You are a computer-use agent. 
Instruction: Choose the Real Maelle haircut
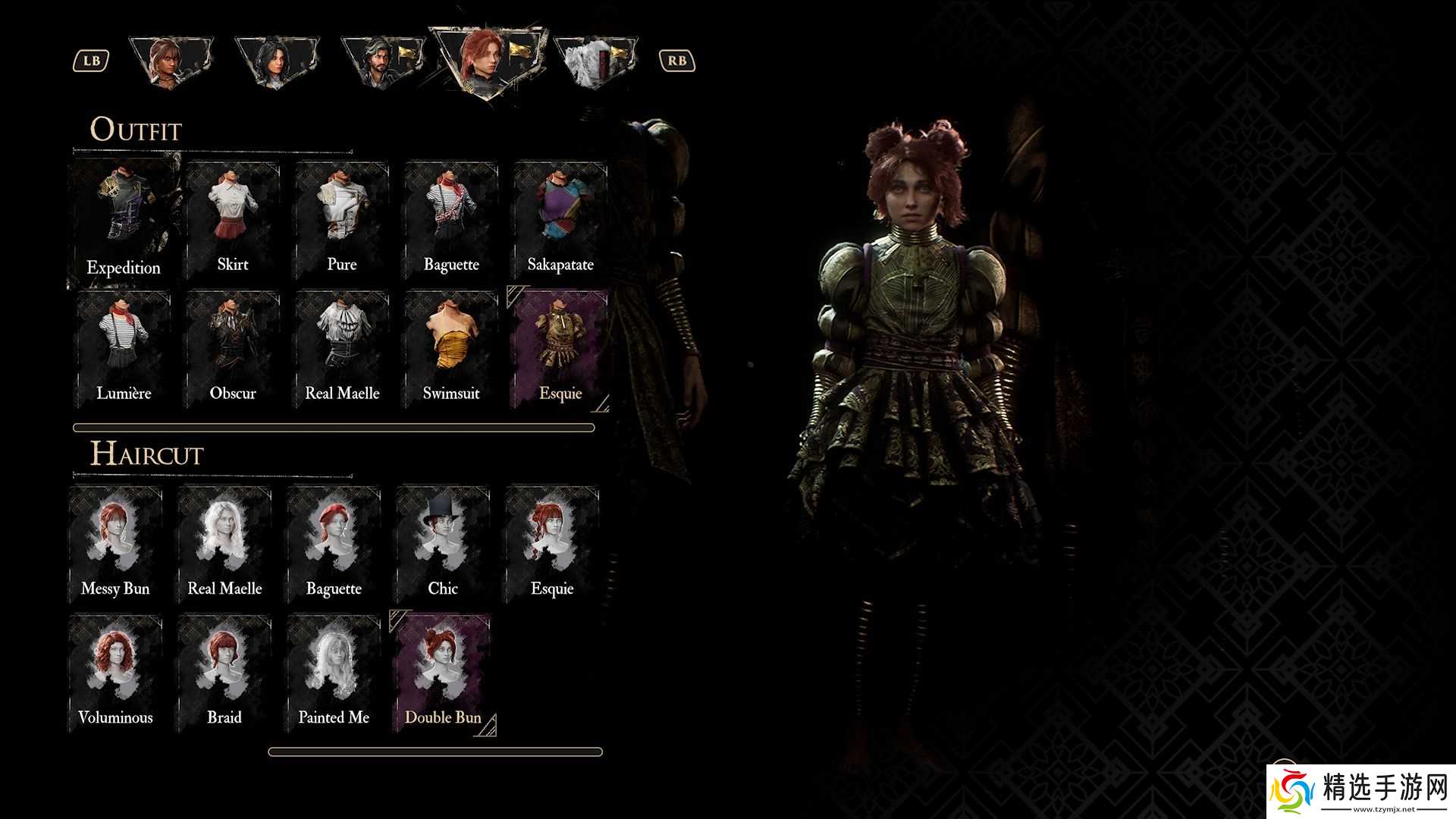coord(224,544)
